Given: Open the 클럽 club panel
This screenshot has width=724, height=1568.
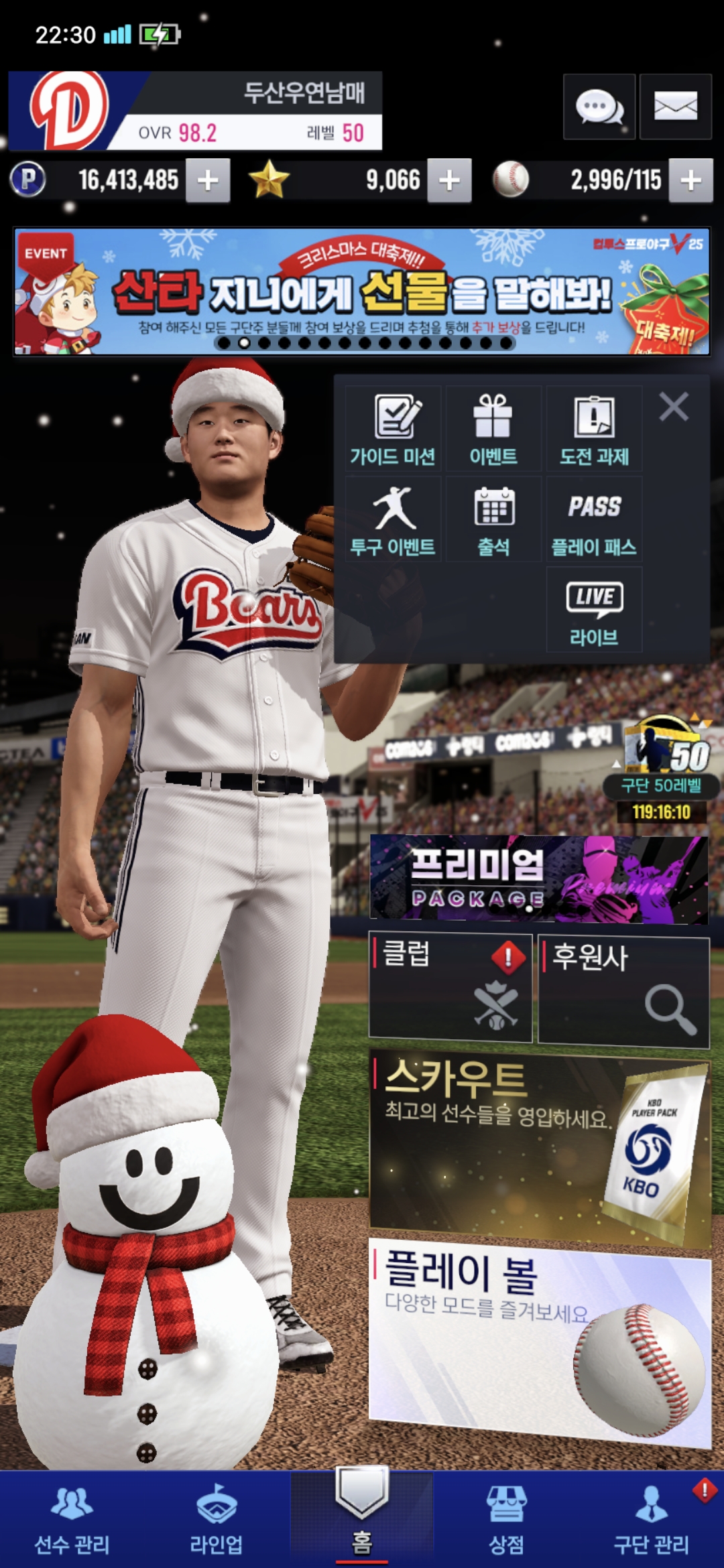Looking at the screenshot, I should pyautogui.click(x=450, y=988).
